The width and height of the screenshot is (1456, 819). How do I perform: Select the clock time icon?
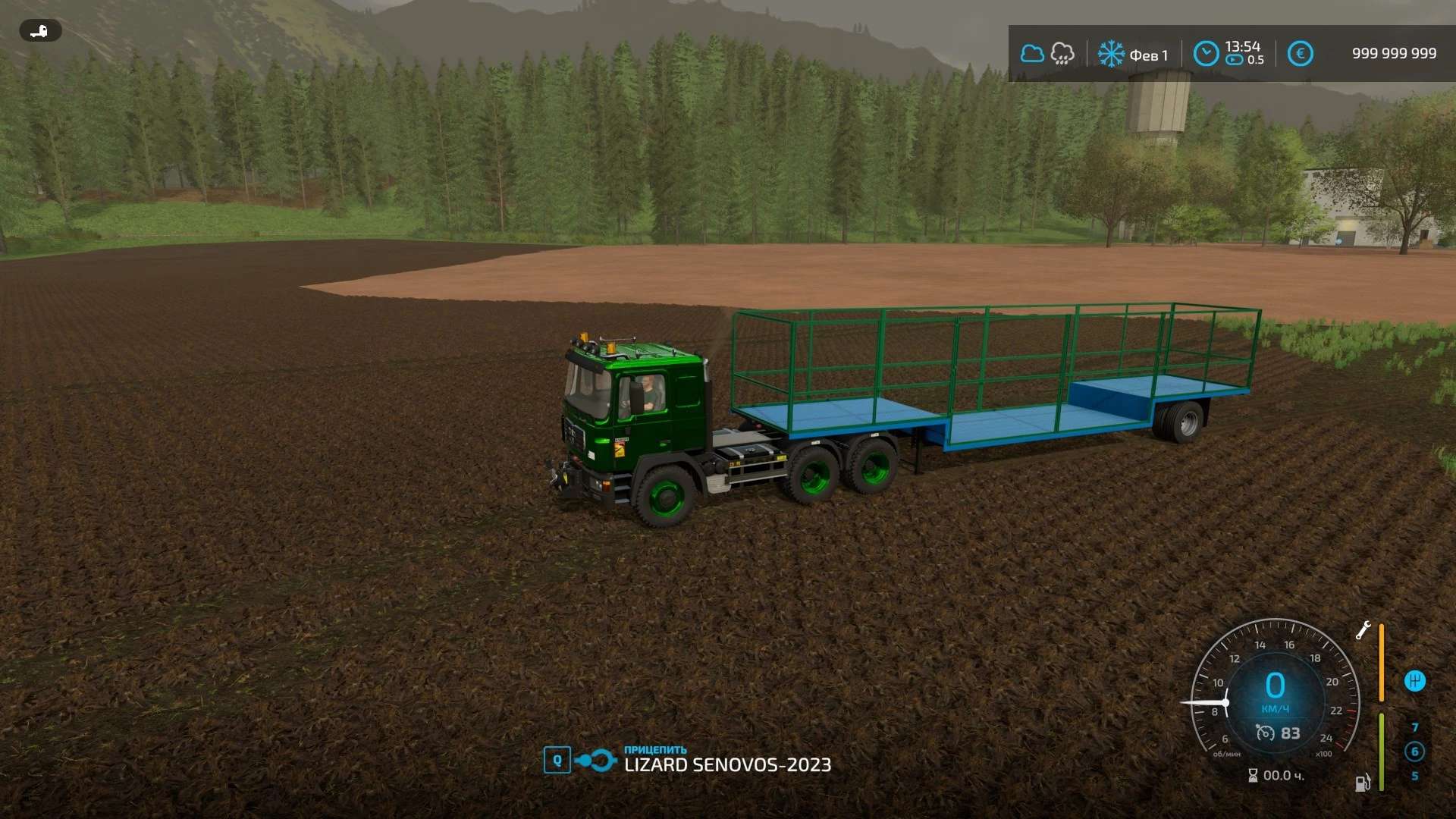[1206, 54]
